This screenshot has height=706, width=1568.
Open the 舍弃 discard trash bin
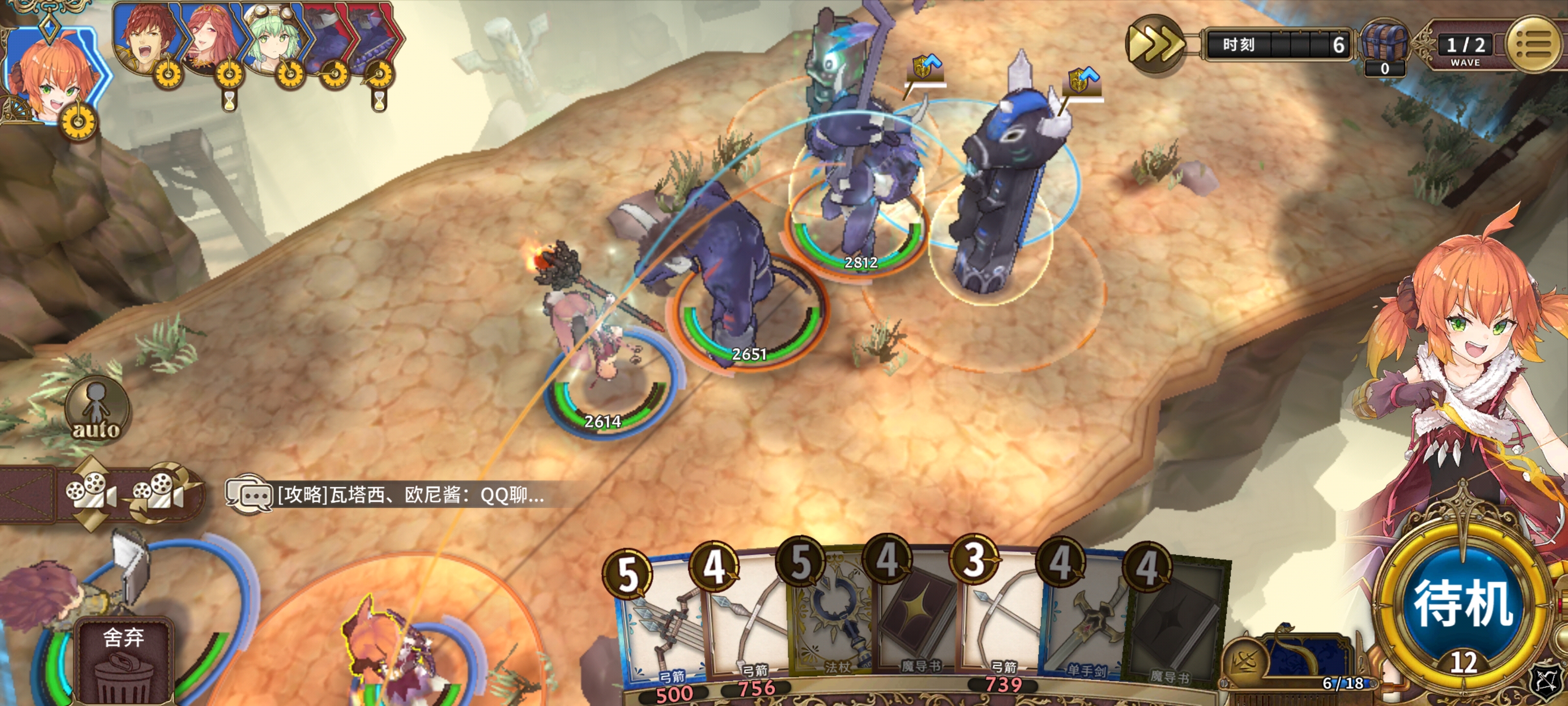[x=123, y=664]
